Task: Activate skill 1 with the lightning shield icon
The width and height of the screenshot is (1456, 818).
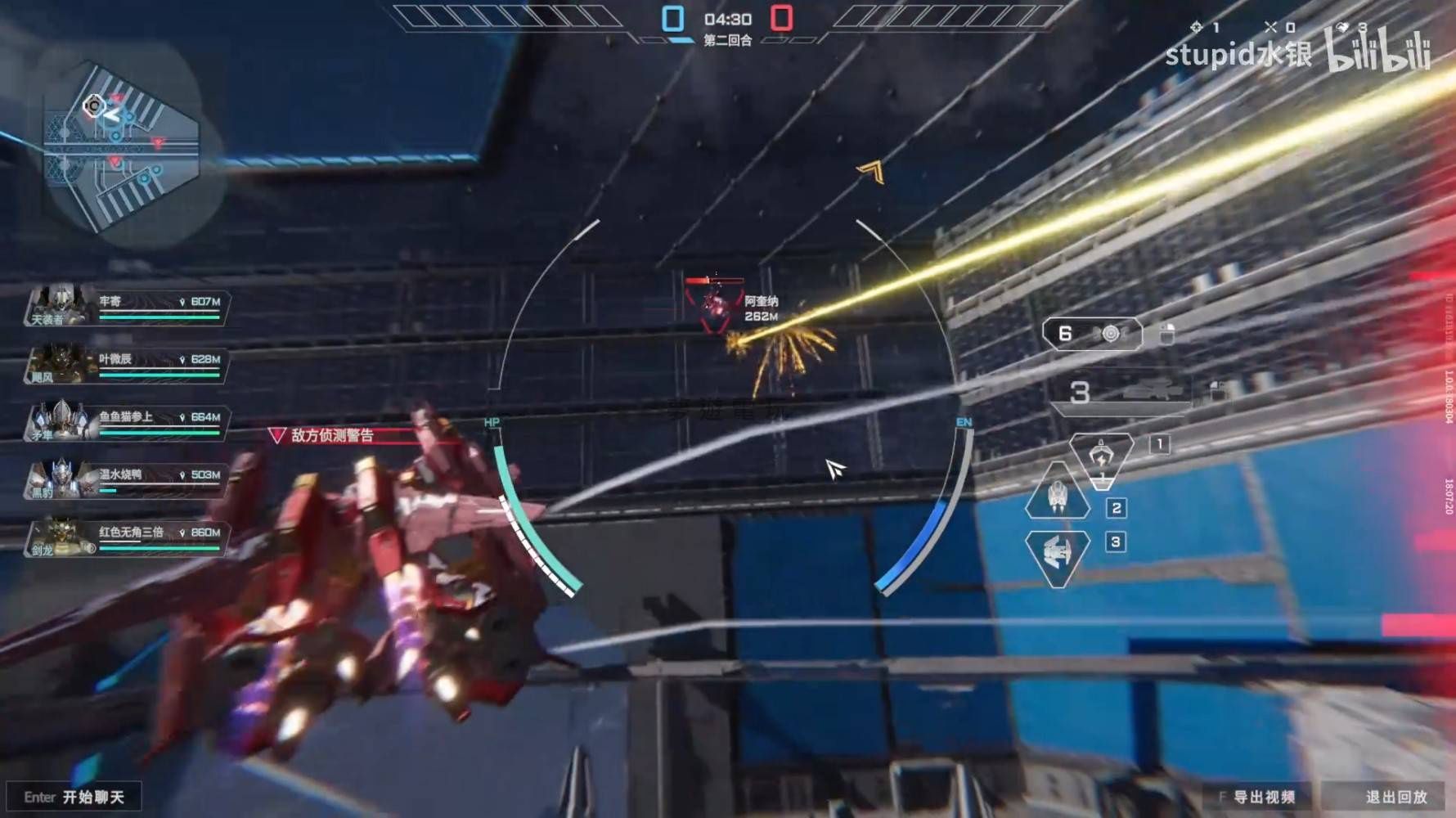Action: tap(1101, 460)
